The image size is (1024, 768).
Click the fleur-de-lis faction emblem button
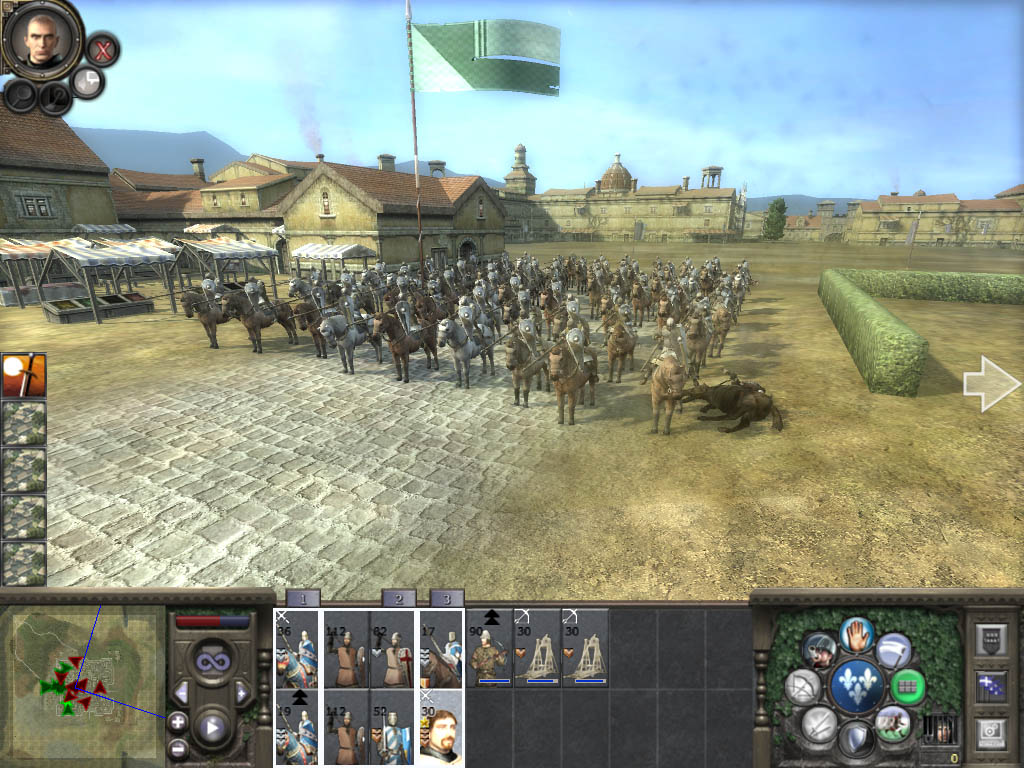(x=857, y=687)
